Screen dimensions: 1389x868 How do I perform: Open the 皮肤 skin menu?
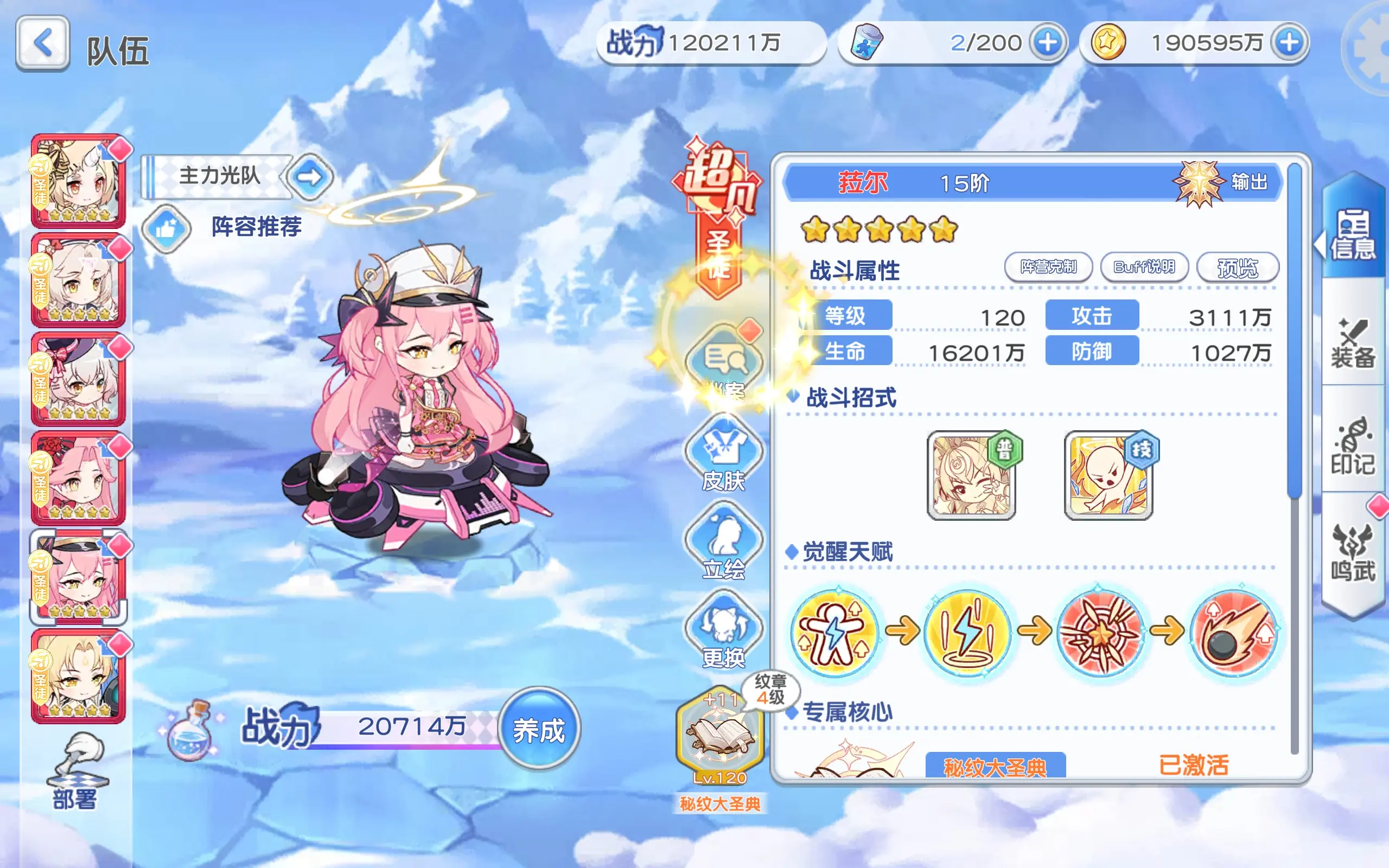pos(723,454)
